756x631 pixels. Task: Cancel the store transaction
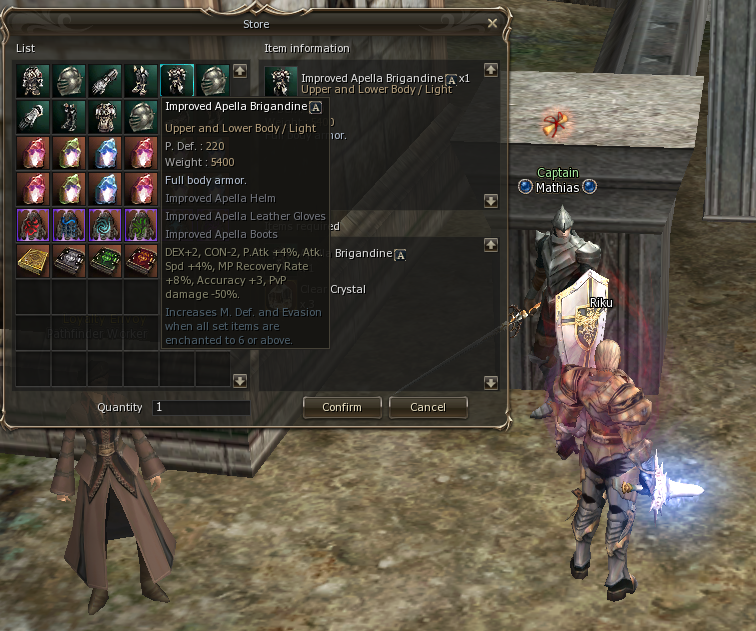[x=427, y=407]
